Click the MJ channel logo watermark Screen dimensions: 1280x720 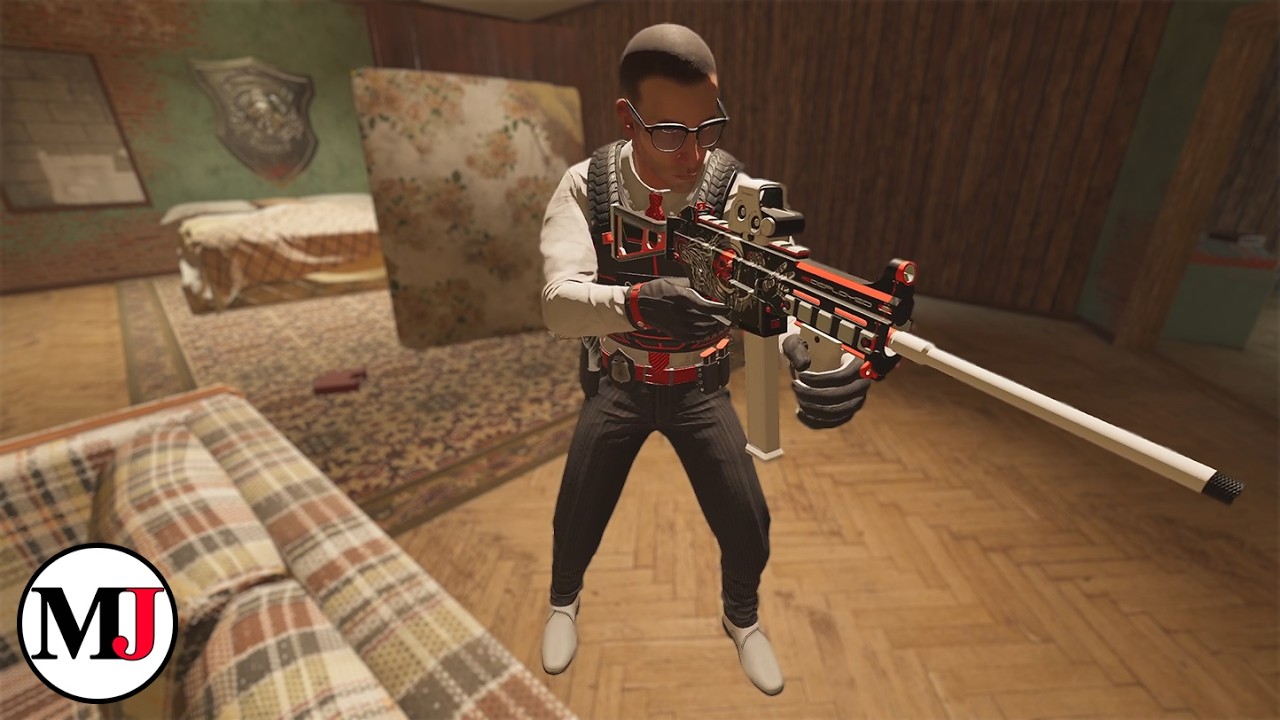(97, 622)
